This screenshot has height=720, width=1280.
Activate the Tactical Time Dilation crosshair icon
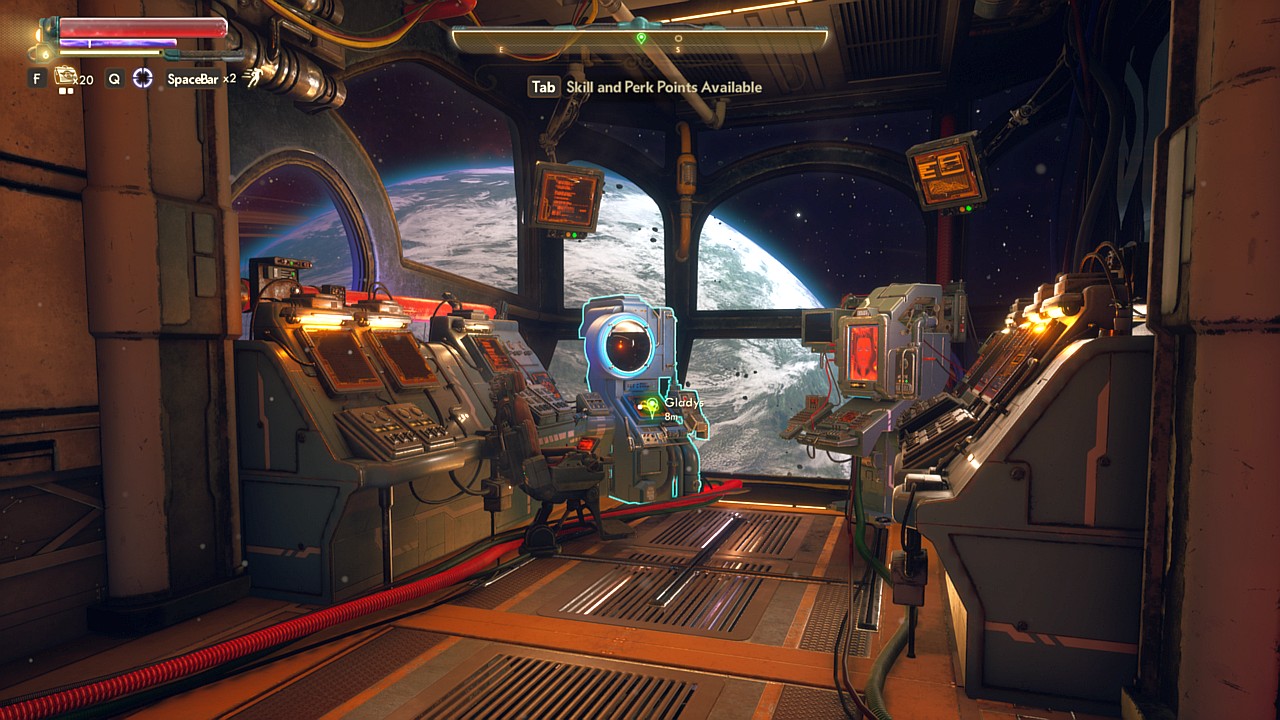point(143,78)
